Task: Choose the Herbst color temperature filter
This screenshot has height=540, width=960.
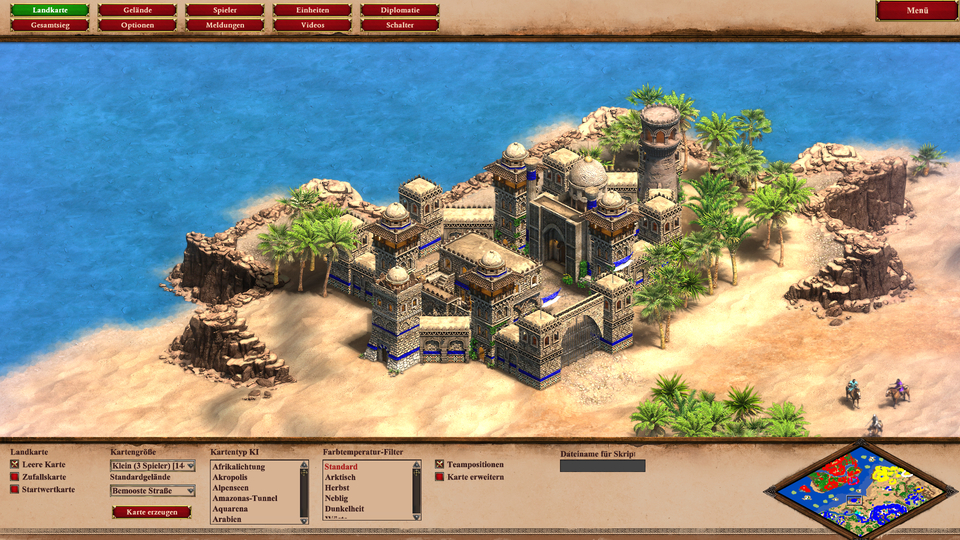Action: point(339,488)
